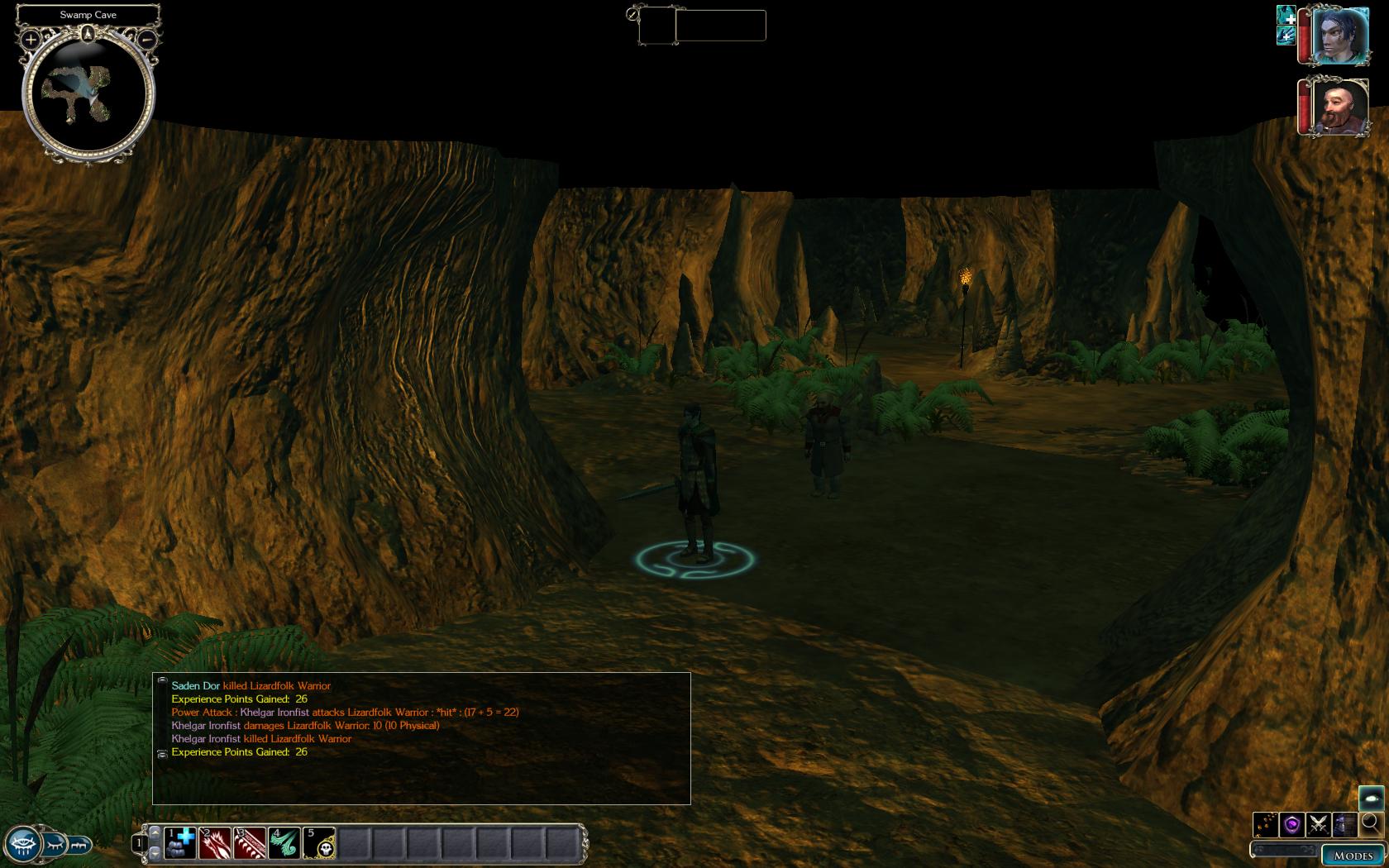Activate the purple shield mode icon
Image resolution: width=1389 pixels, height=868 pixels.
coord(1292,824)
